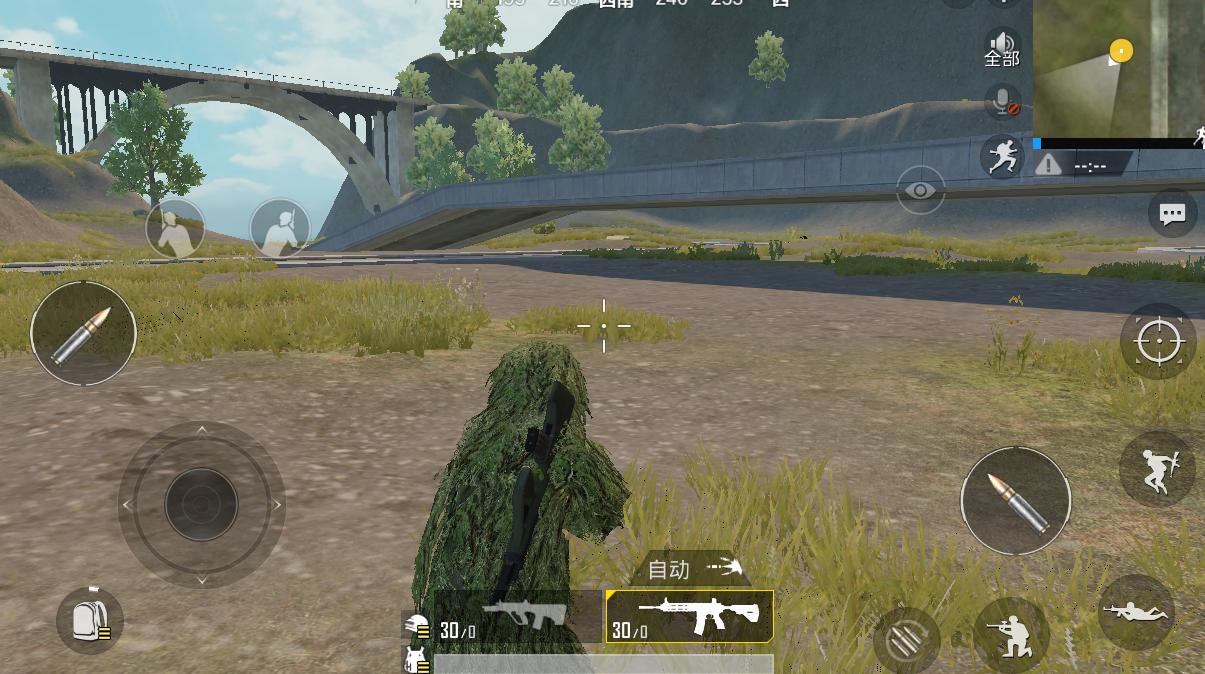Open the backpack inventory
This screenshot has height=674, width=1205.
[90, 620]
